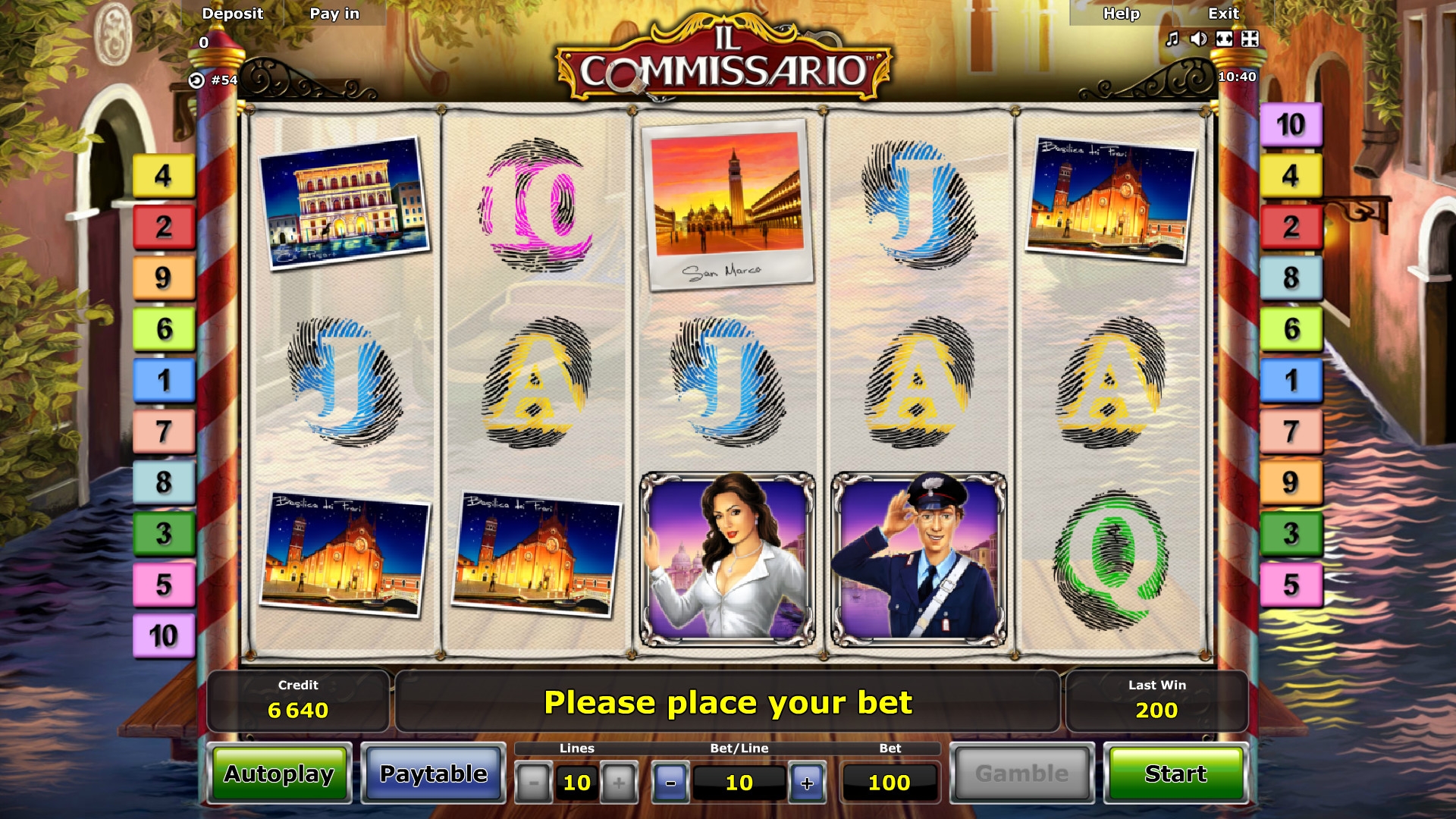This screenshot has width=1456, height=819.
Task: Decrease the number of lines
Action: point(534,783)
